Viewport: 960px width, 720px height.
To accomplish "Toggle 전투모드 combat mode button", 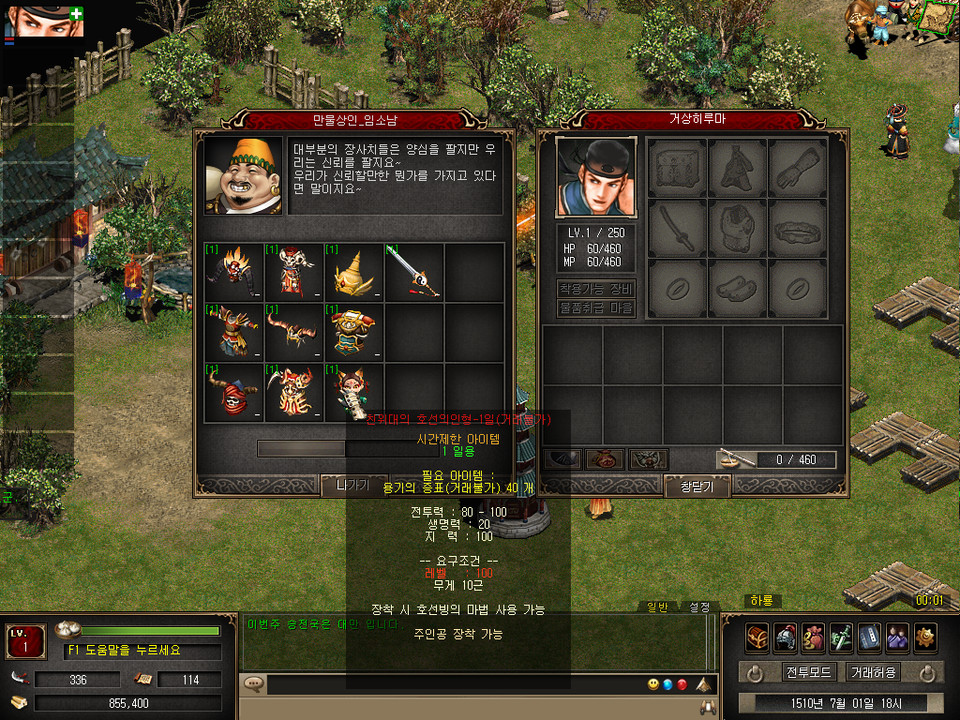I will [808, 672].
